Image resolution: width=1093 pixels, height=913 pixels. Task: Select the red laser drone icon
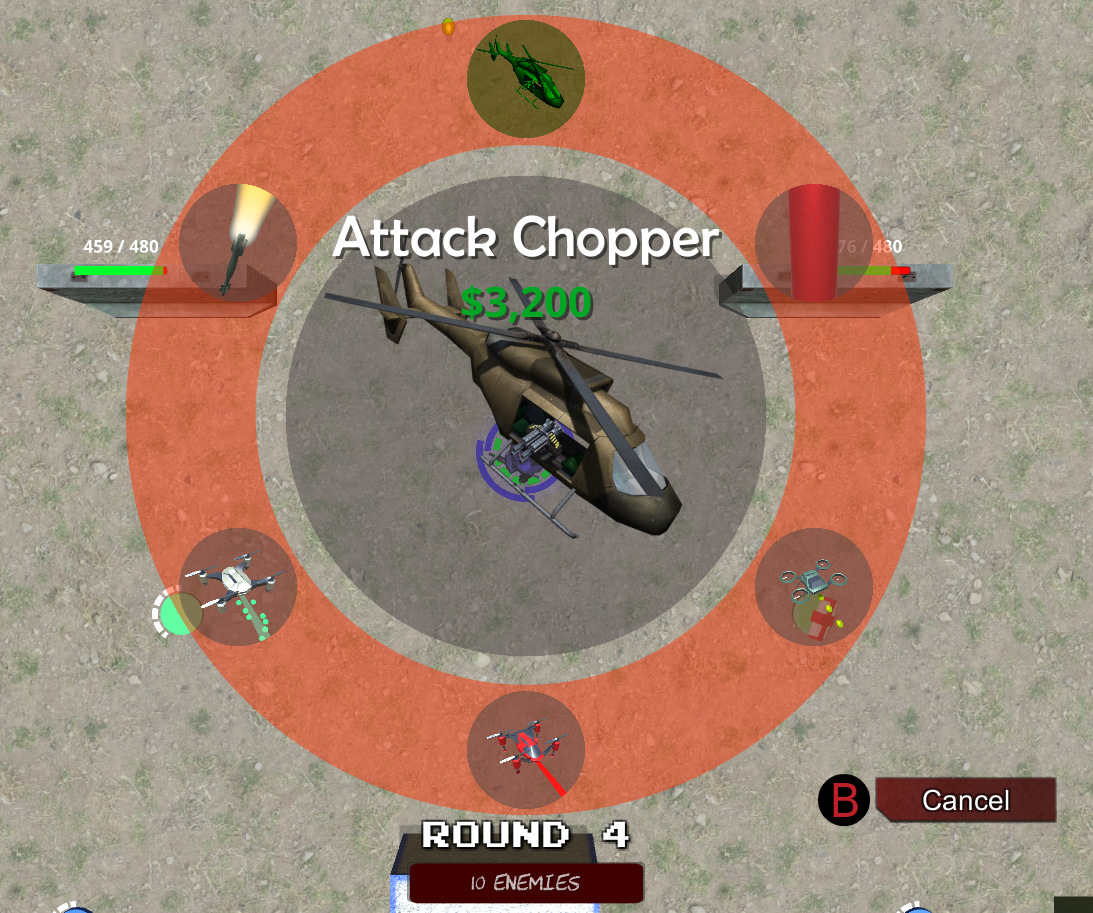525,750
